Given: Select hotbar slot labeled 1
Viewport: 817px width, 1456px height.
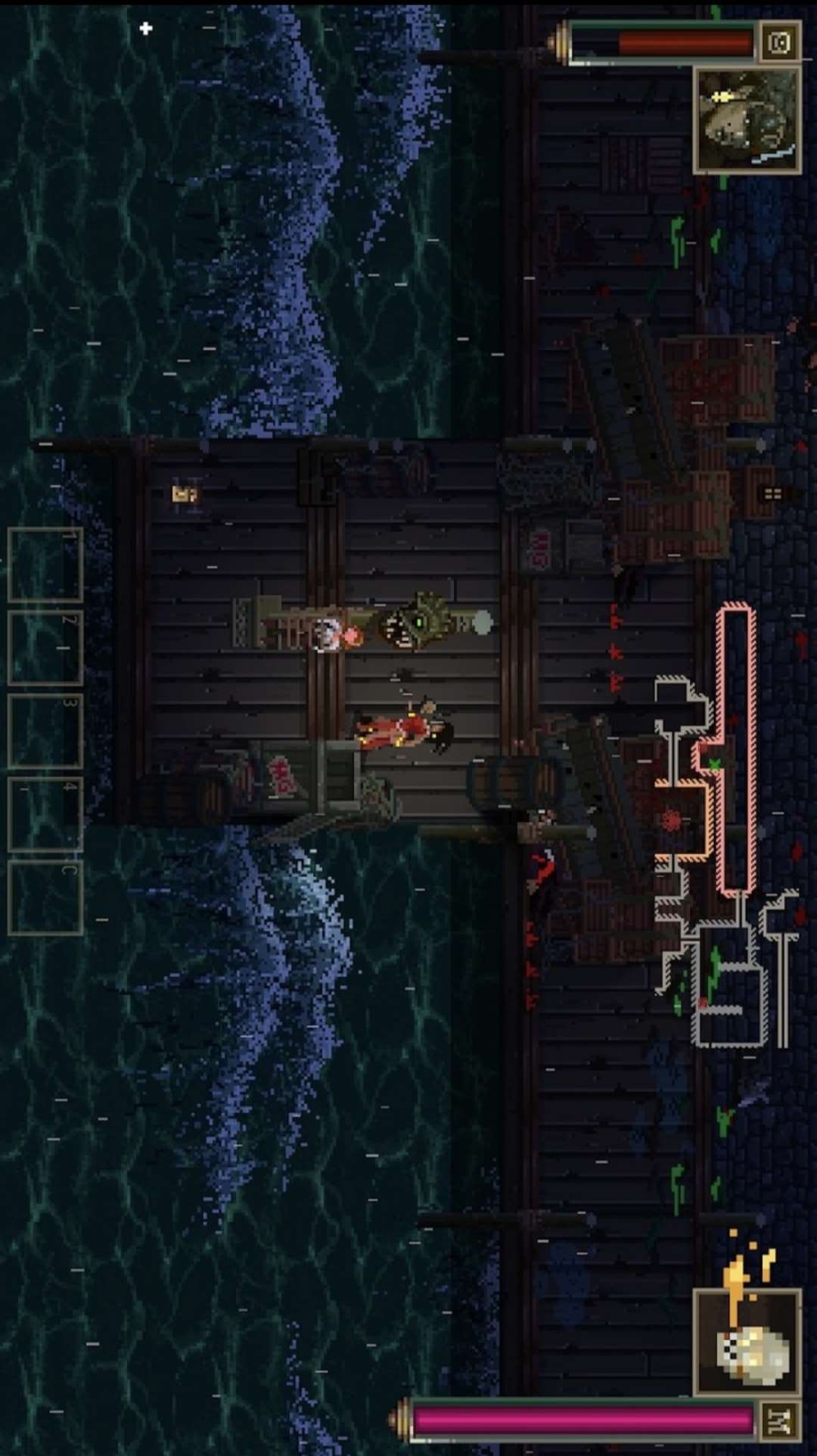Looking at the screenshot, I should (x=45, y=565).
